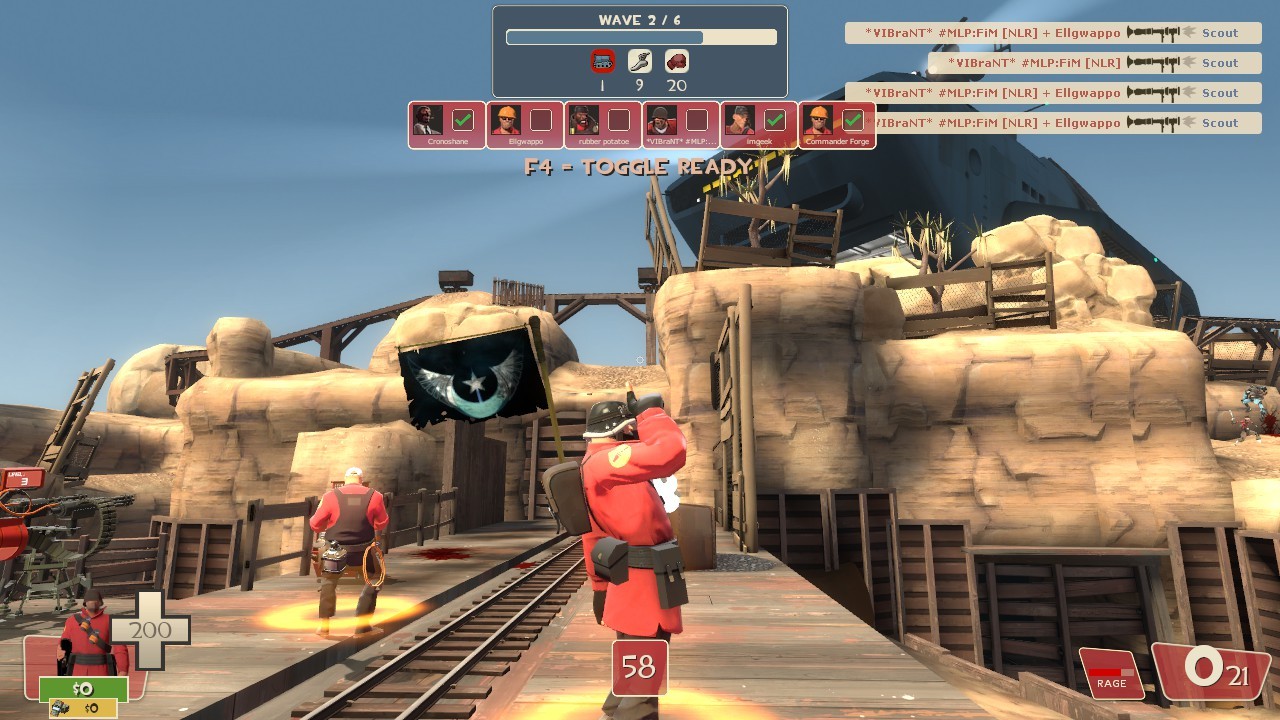Select the boxing glove icon showing 20 heavies
Viewport: 1280px width, 720px height.
(678, 60)
